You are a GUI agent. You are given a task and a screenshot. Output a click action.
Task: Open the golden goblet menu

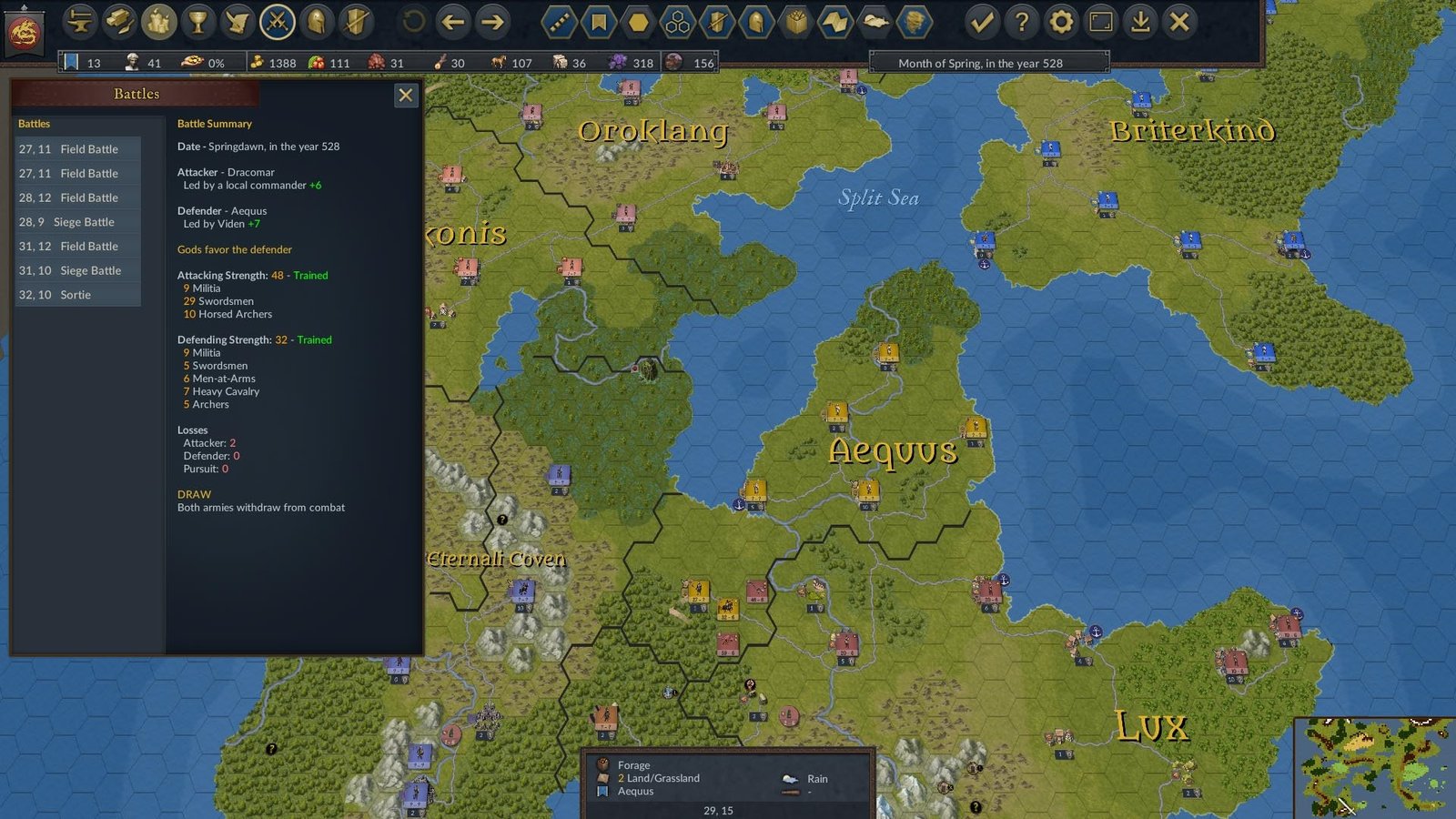point(197,22)
